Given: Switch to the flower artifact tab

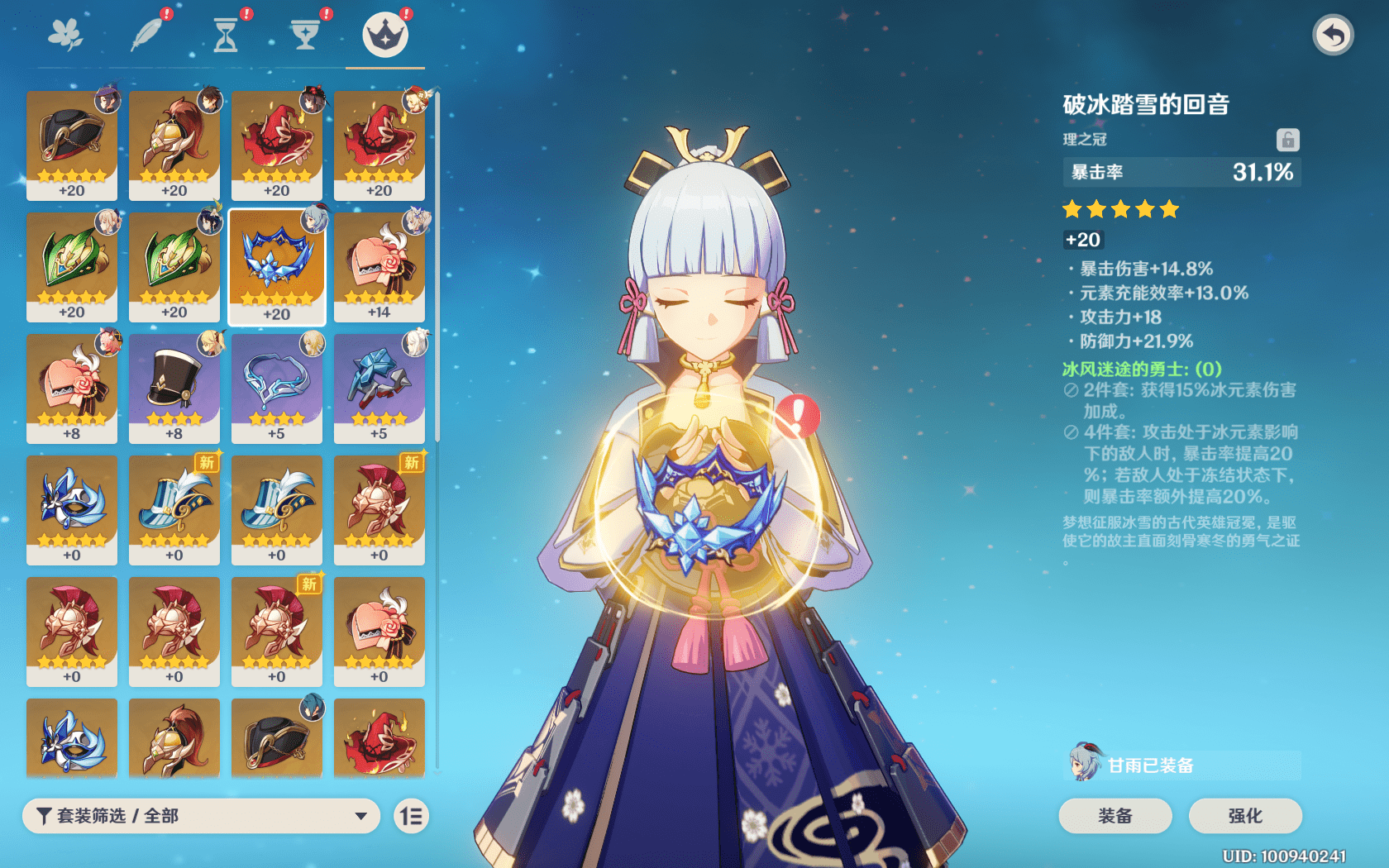Looking at the screenshot, I should point(65,36).
